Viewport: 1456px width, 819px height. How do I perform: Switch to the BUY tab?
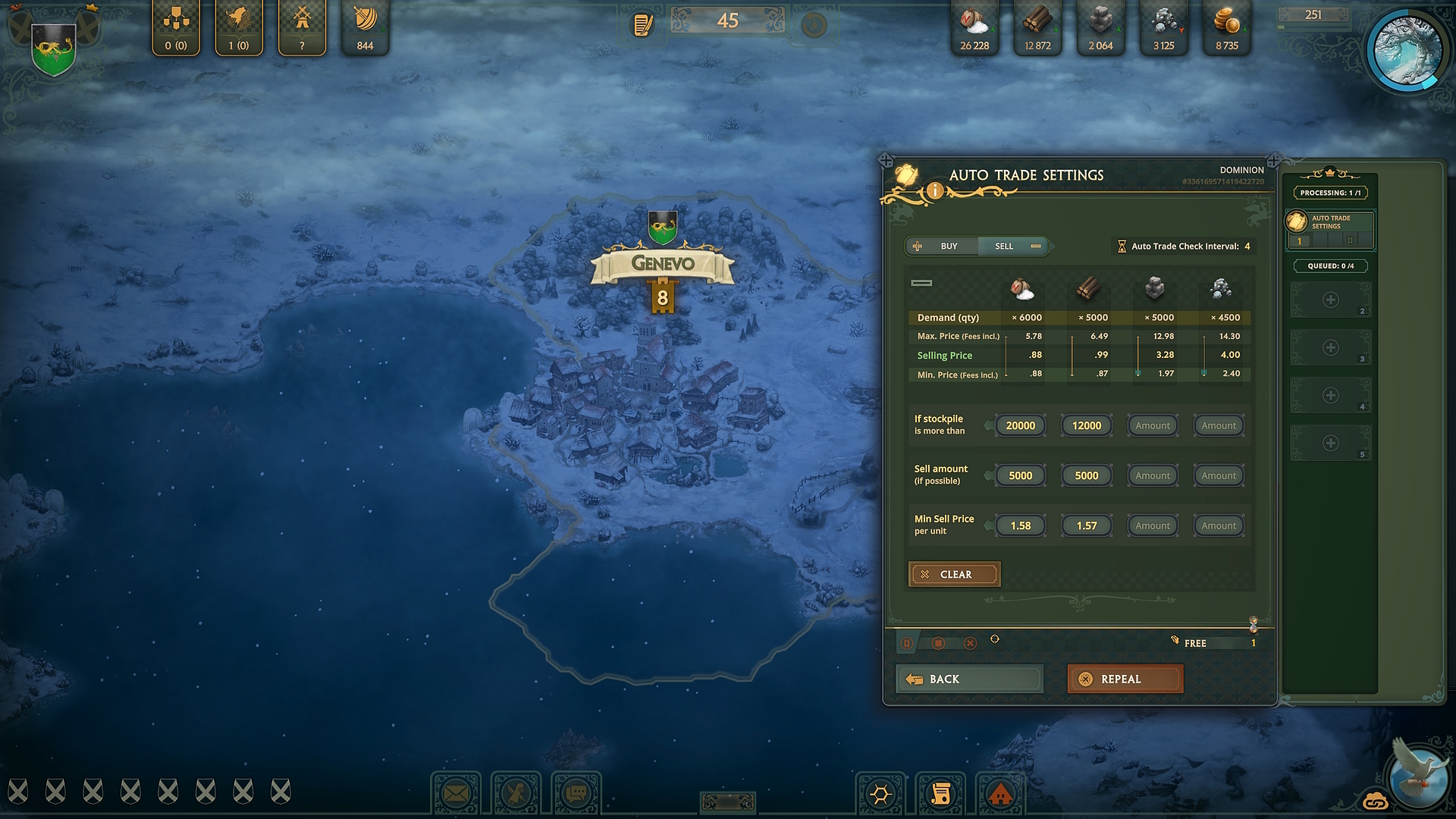point(940,246)
